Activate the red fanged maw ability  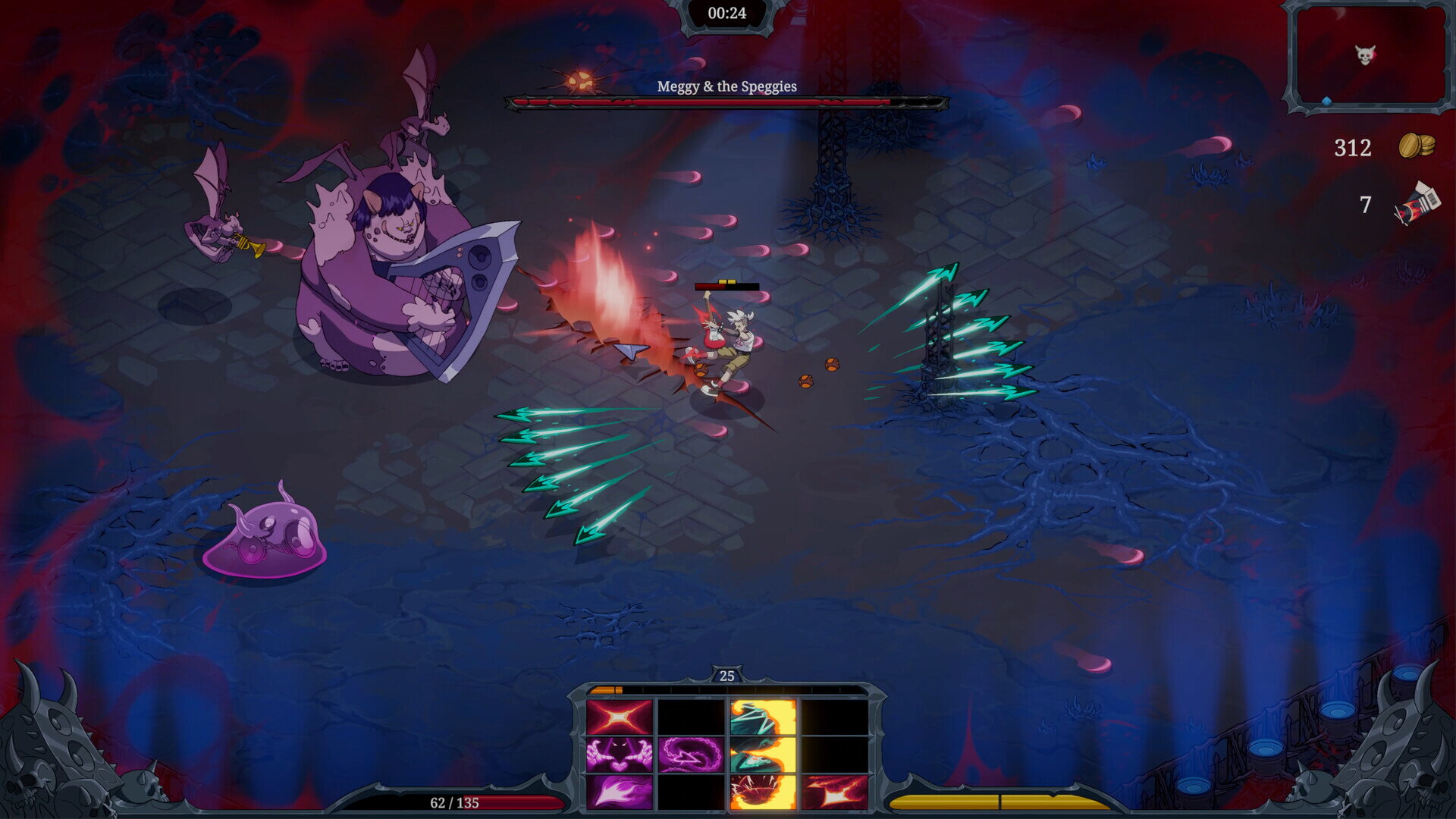[763, 791]
